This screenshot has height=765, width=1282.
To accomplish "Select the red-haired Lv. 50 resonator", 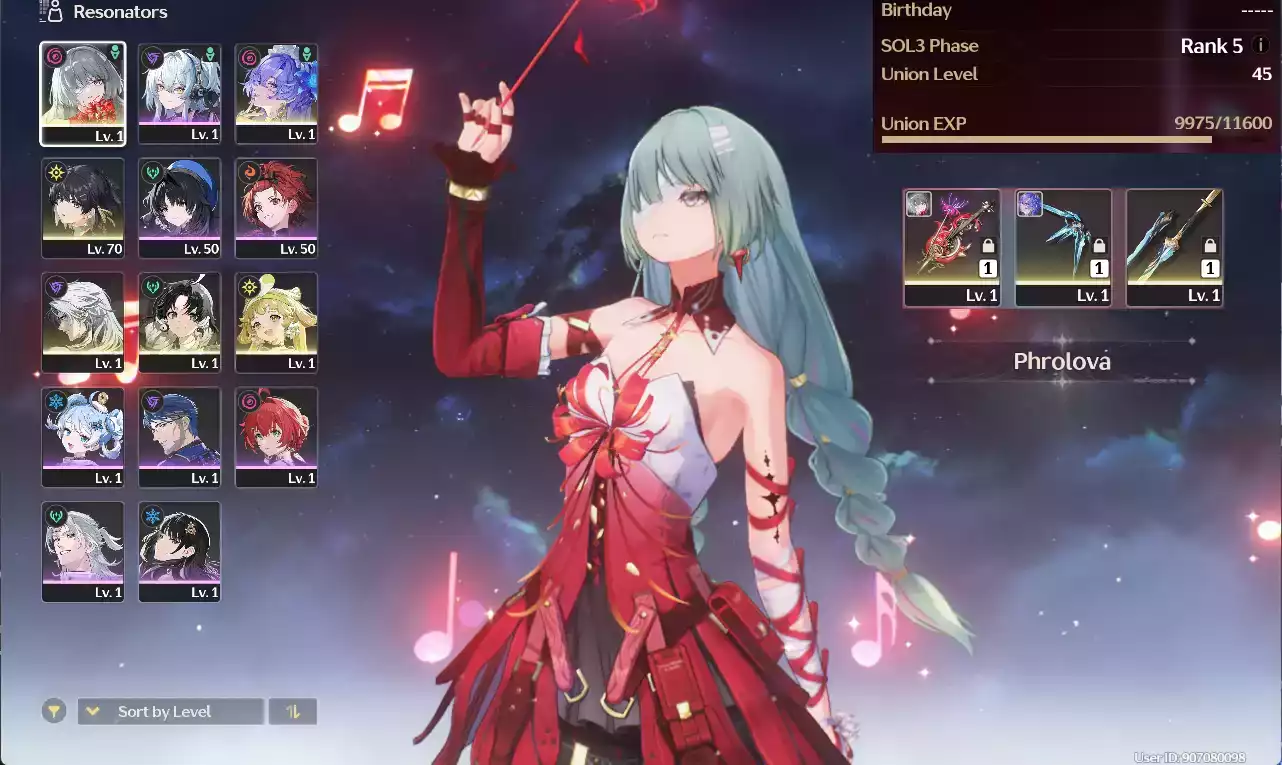I will coord(276,208).
